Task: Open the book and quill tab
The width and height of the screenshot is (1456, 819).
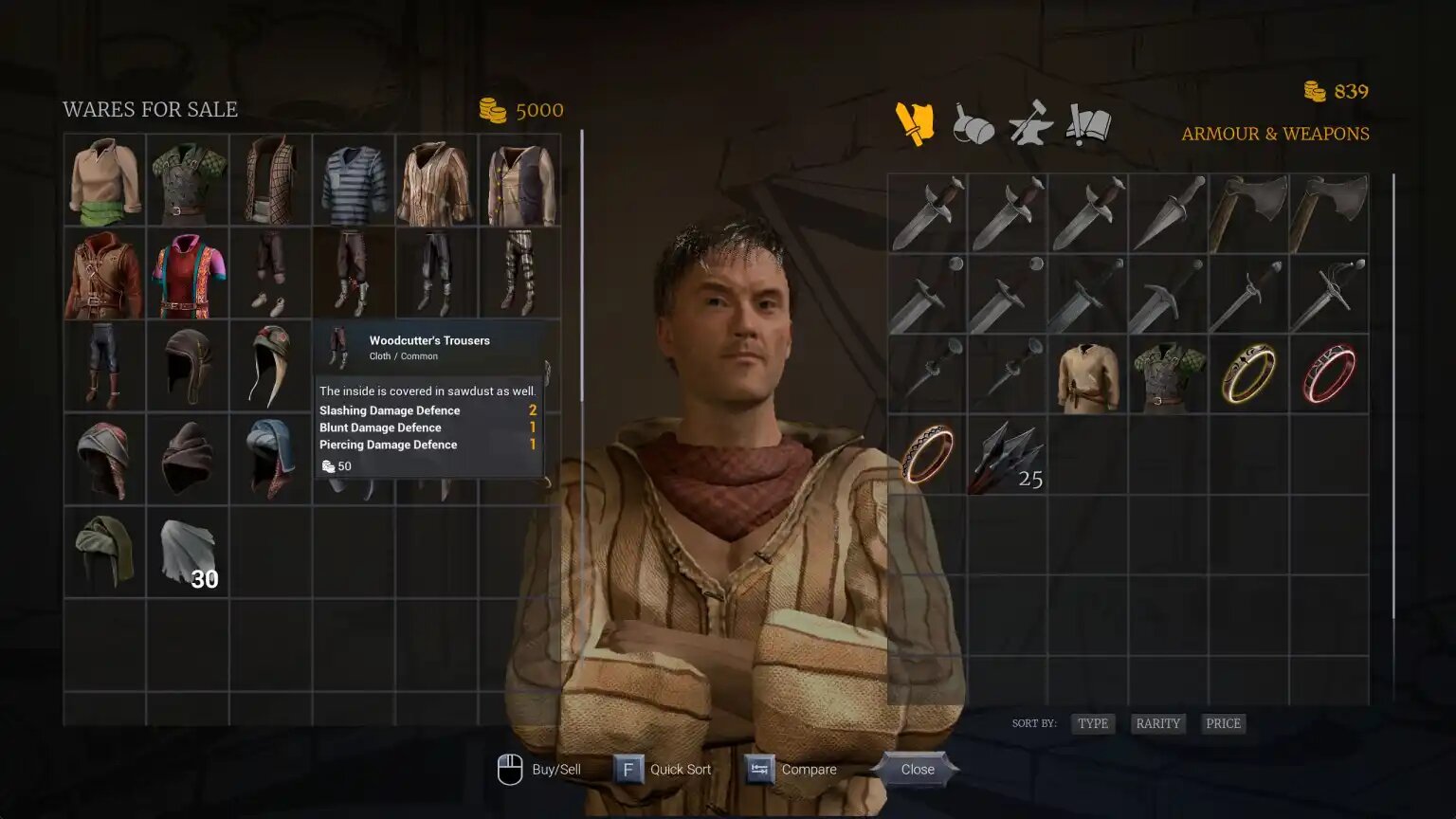Action: tap(1088, 124)
